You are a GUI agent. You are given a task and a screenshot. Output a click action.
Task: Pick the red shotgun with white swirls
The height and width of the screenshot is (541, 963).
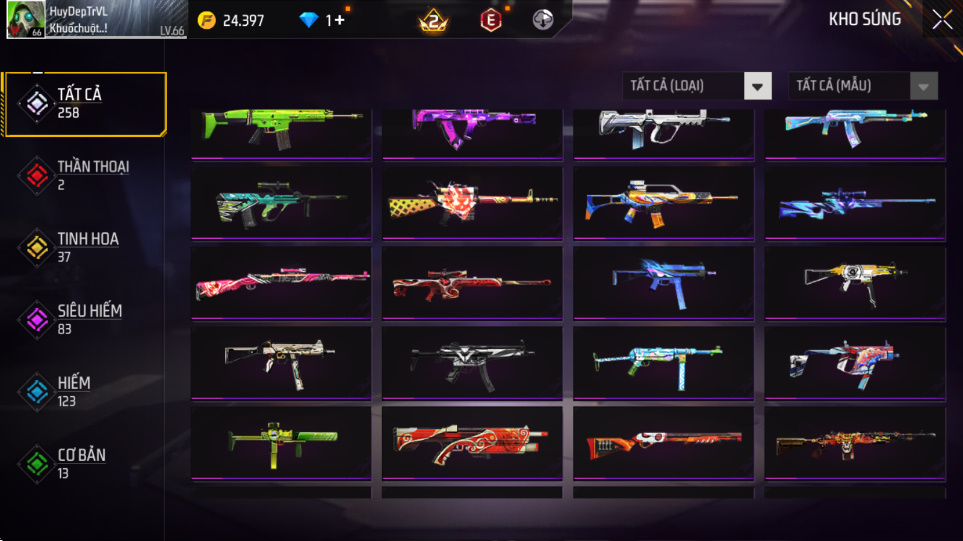(x=472, y=441)
